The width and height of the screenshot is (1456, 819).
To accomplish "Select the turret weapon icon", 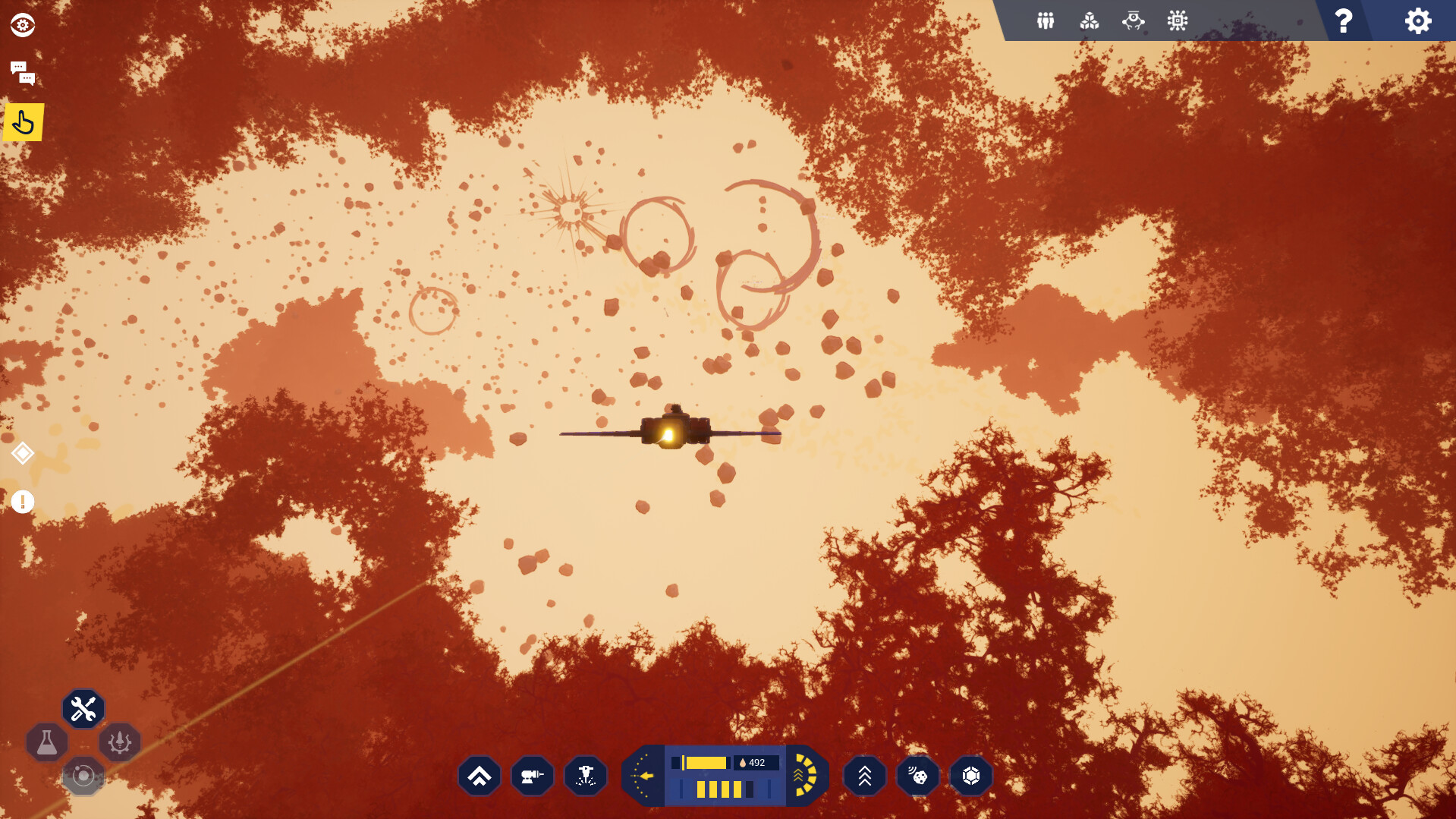I will (532, 775).
